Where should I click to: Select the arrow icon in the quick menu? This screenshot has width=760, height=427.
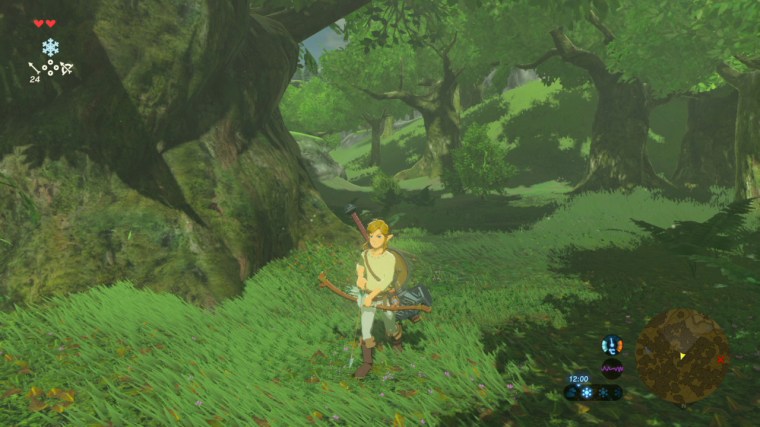[x=34, y=68]
